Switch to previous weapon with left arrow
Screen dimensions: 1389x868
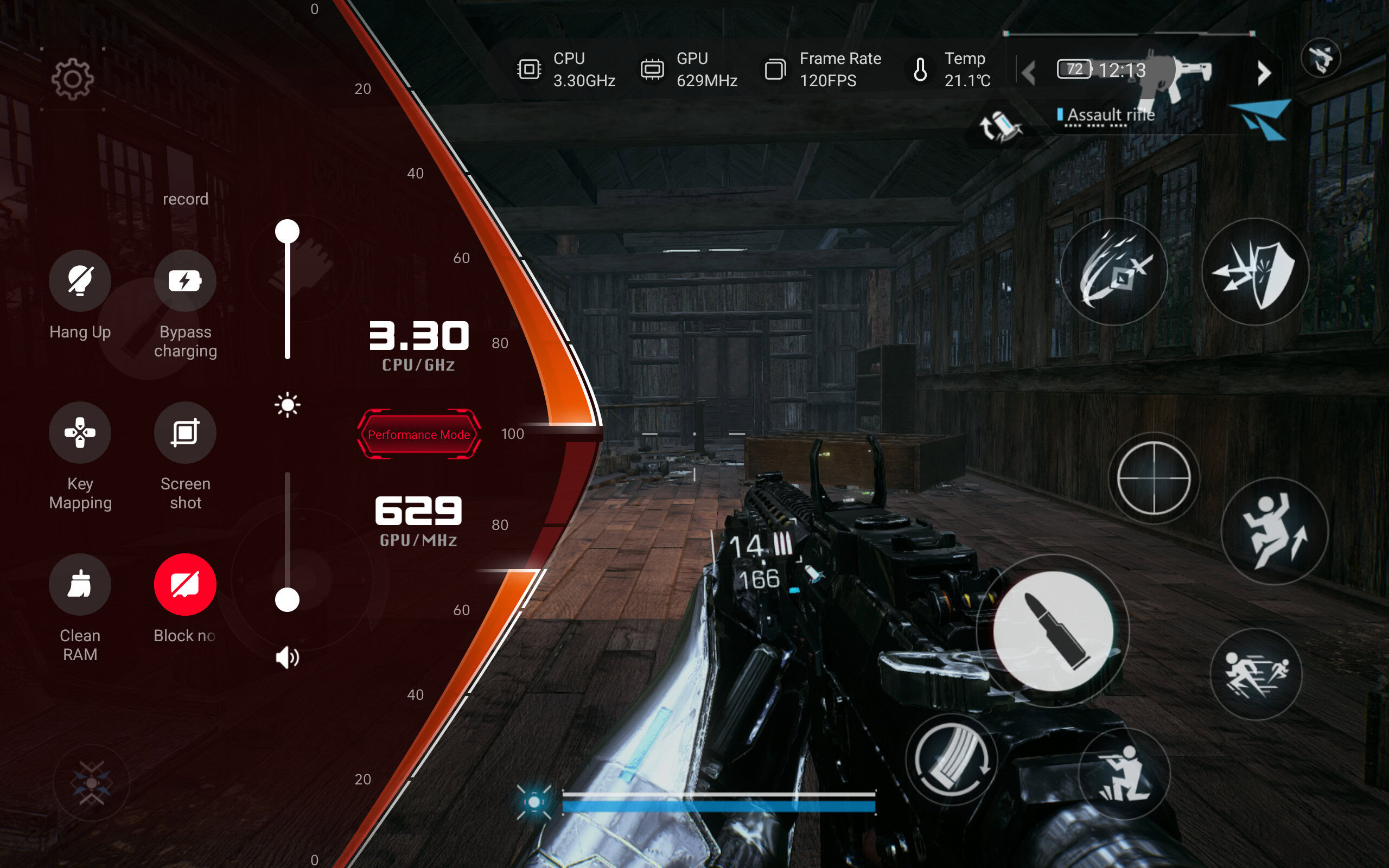[x=1029, y=73]
